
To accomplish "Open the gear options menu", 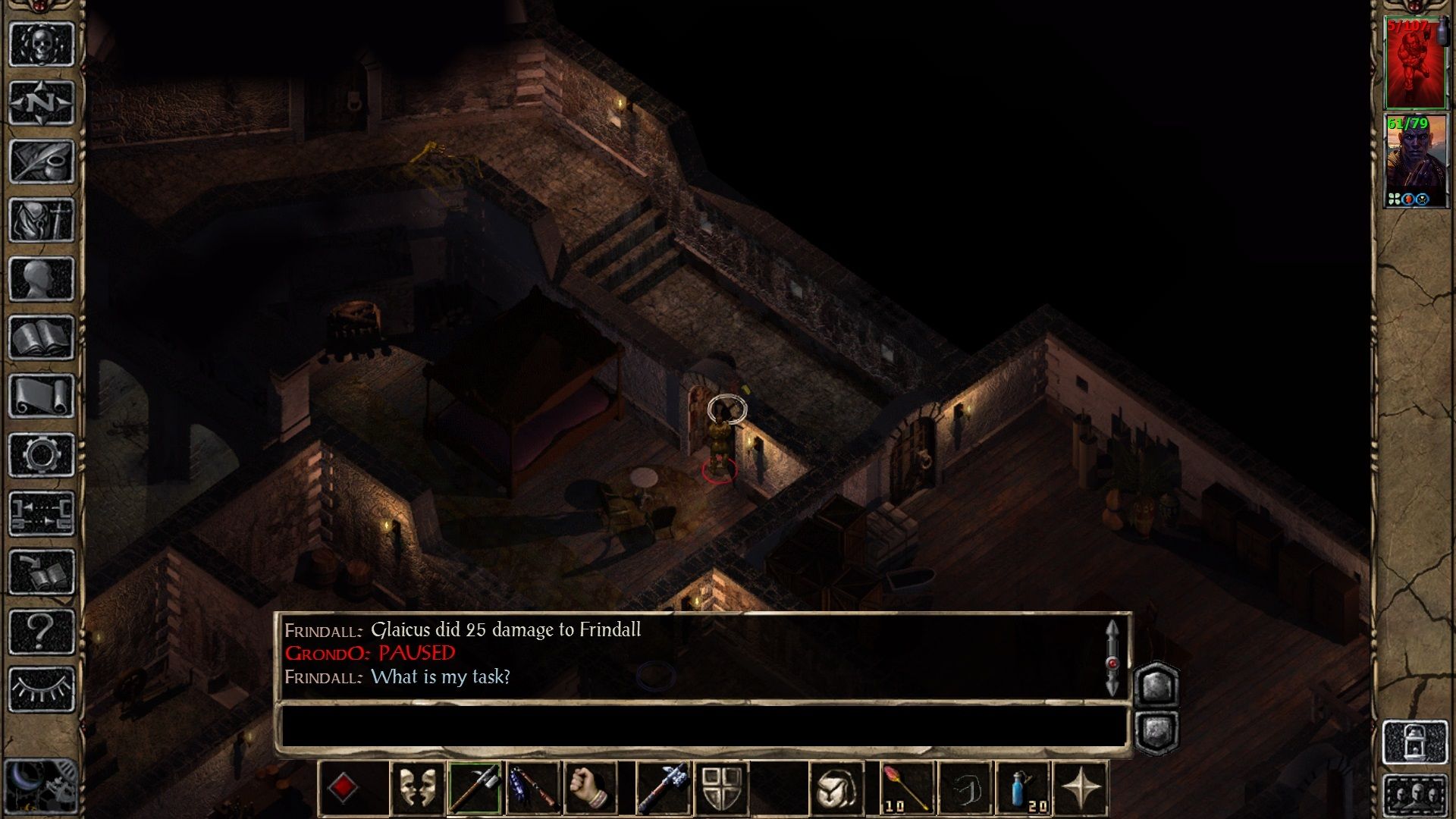I will [x=41, y=455].
